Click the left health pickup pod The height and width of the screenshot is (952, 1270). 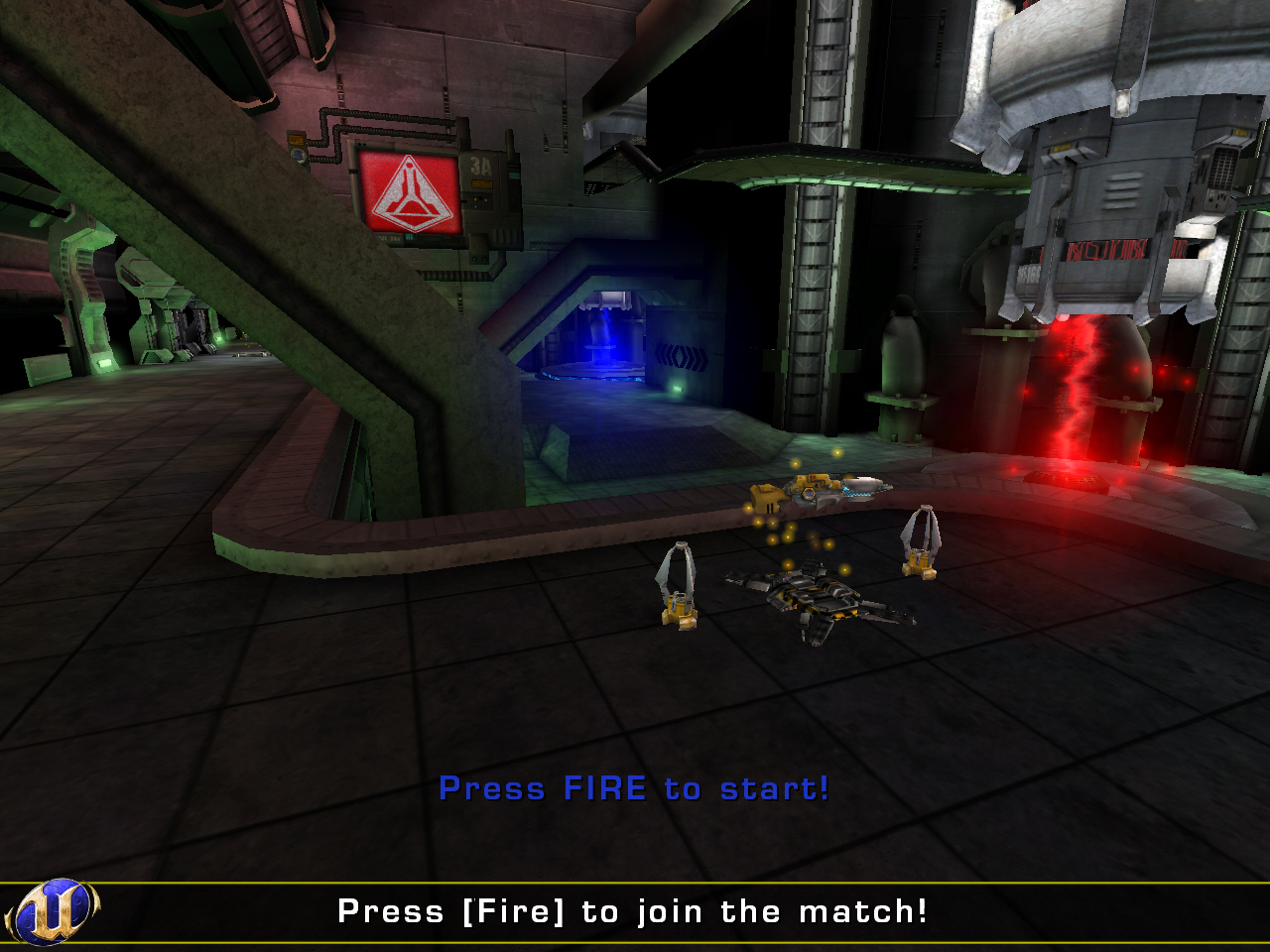[x=680, y=585]
